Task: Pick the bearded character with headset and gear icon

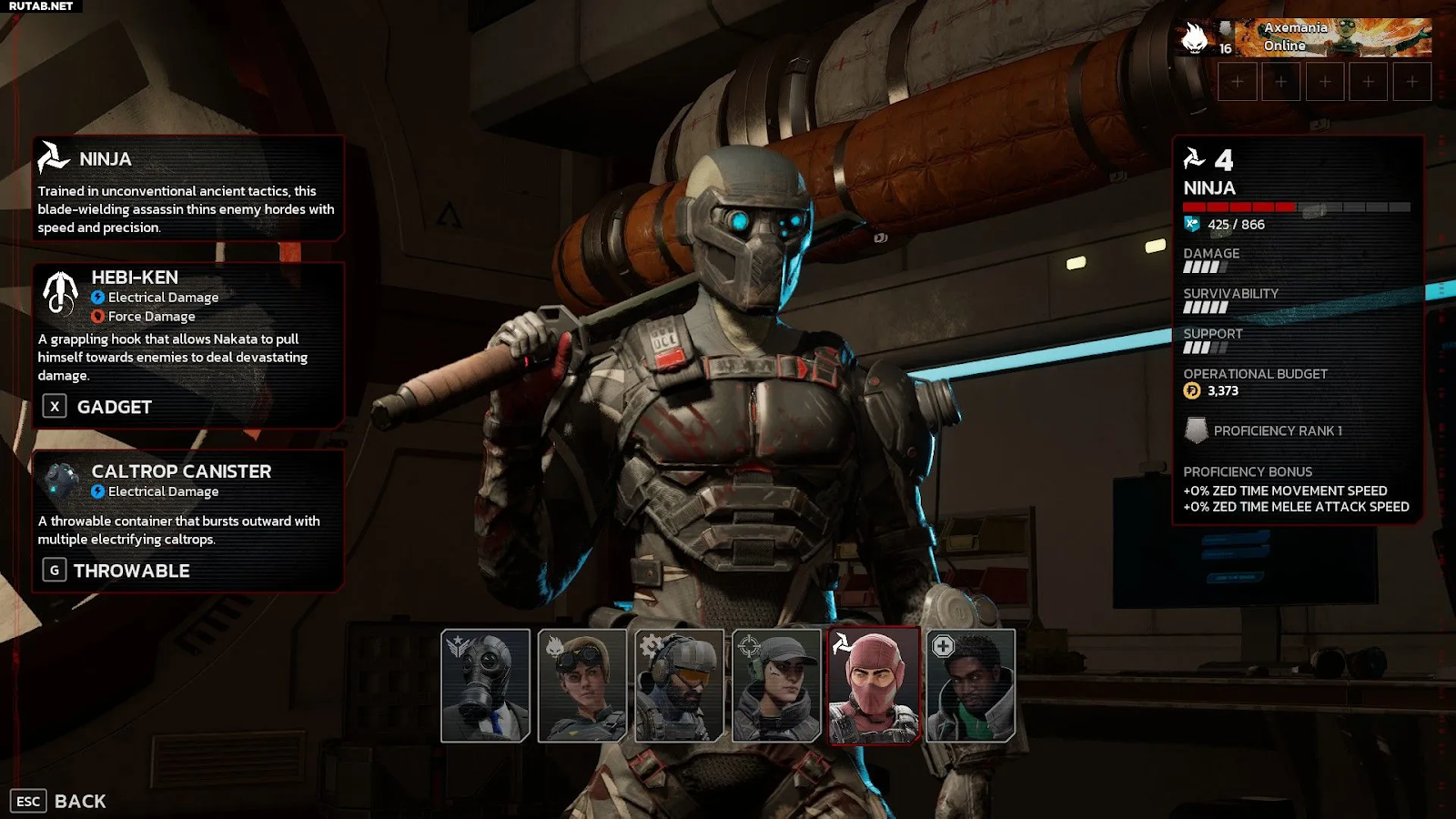Action: [x=679, y=685]
